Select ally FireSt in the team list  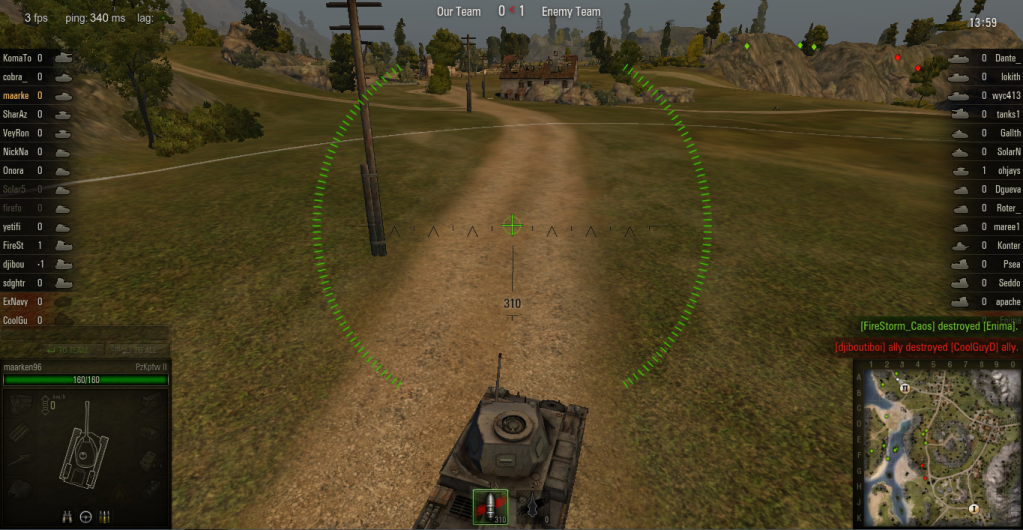(15, 245)
